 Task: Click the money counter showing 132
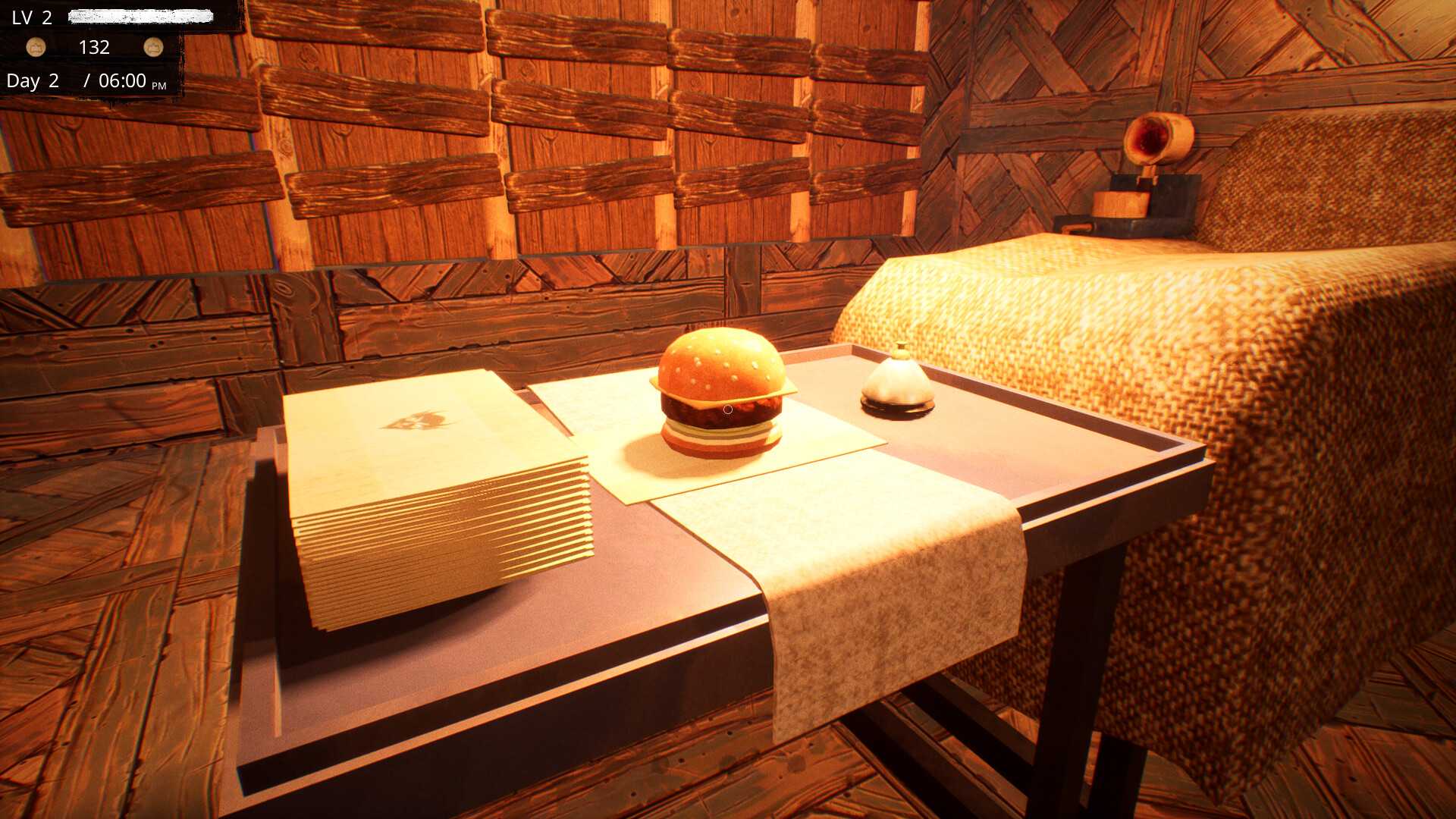click(94, 47)
